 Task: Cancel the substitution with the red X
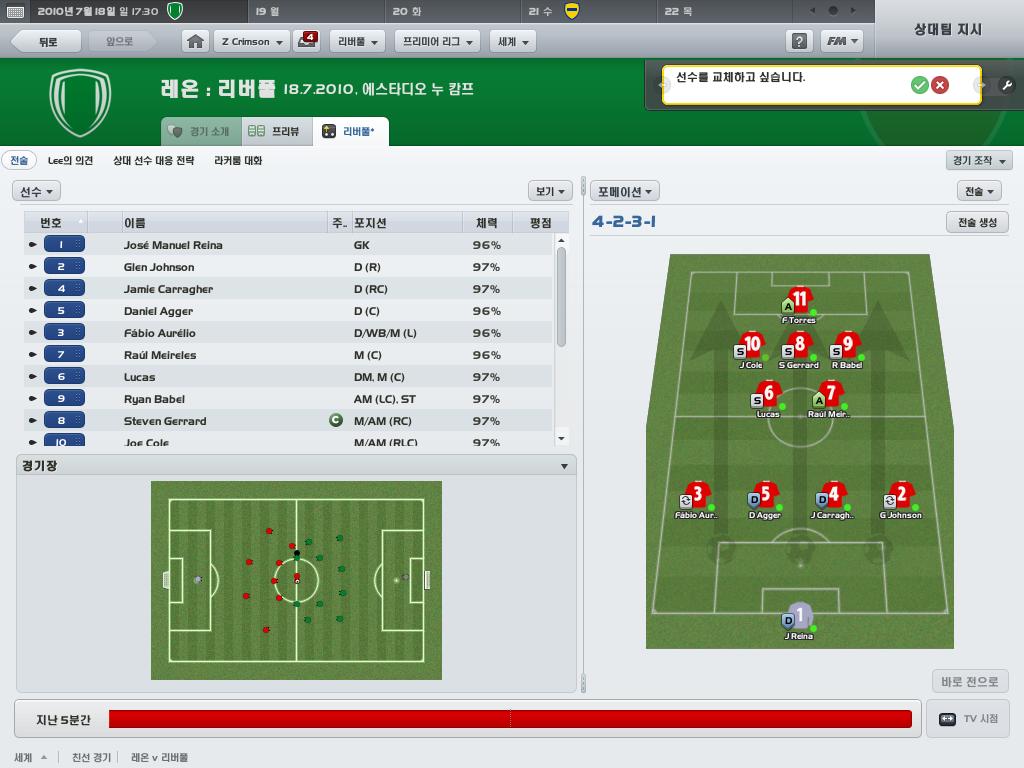tap(940, 85)
